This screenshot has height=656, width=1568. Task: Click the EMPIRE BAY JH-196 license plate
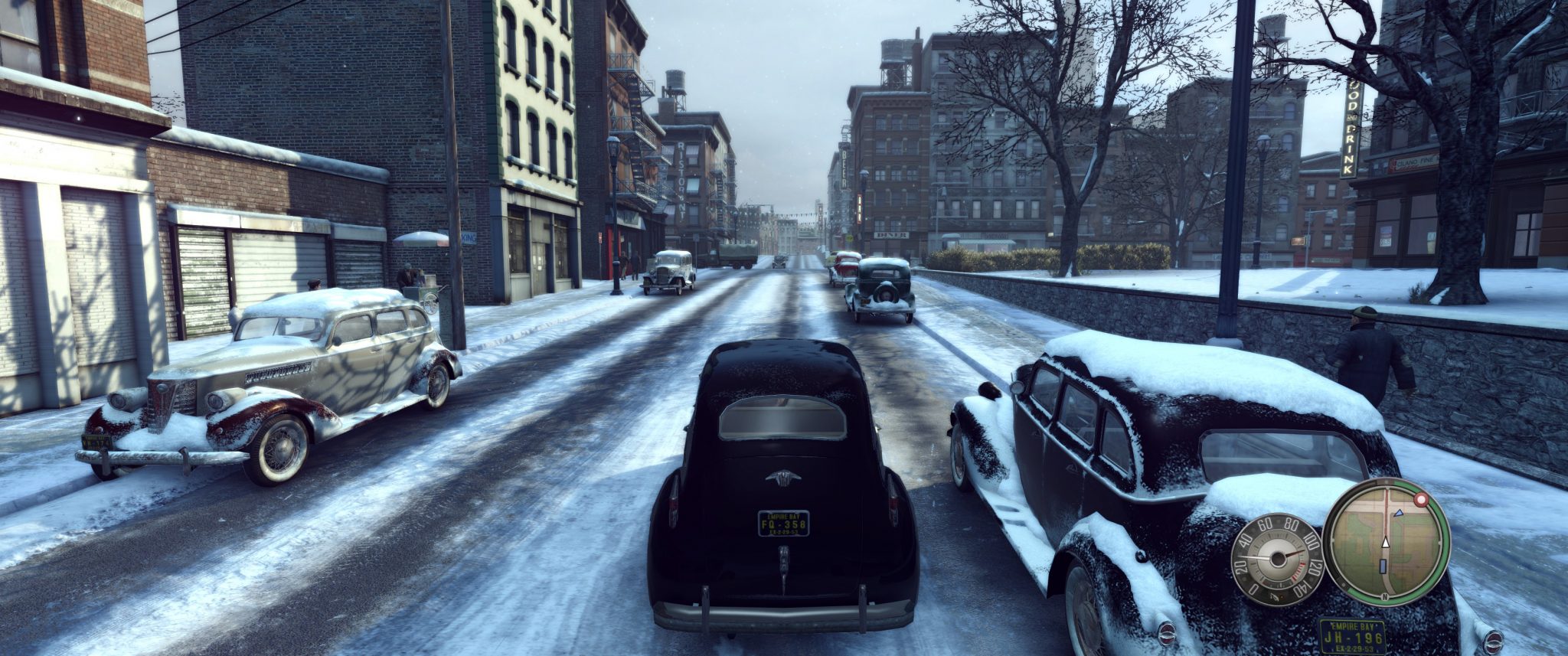pos(1354,636)
